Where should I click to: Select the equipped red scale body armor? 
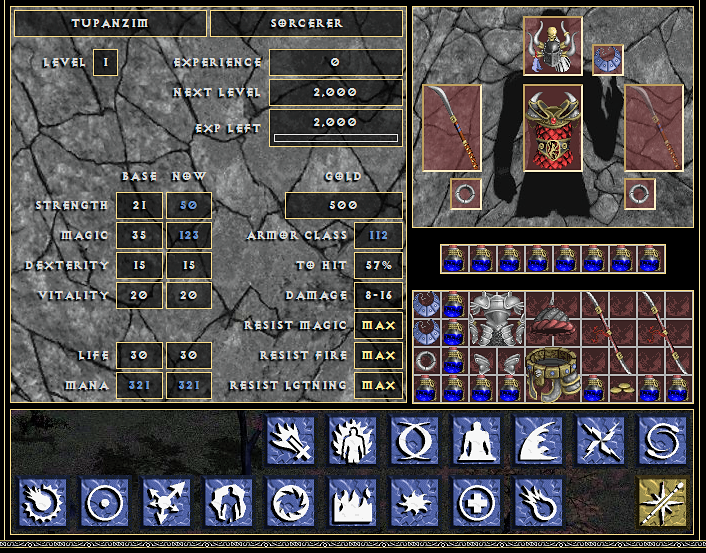point(552,128)
